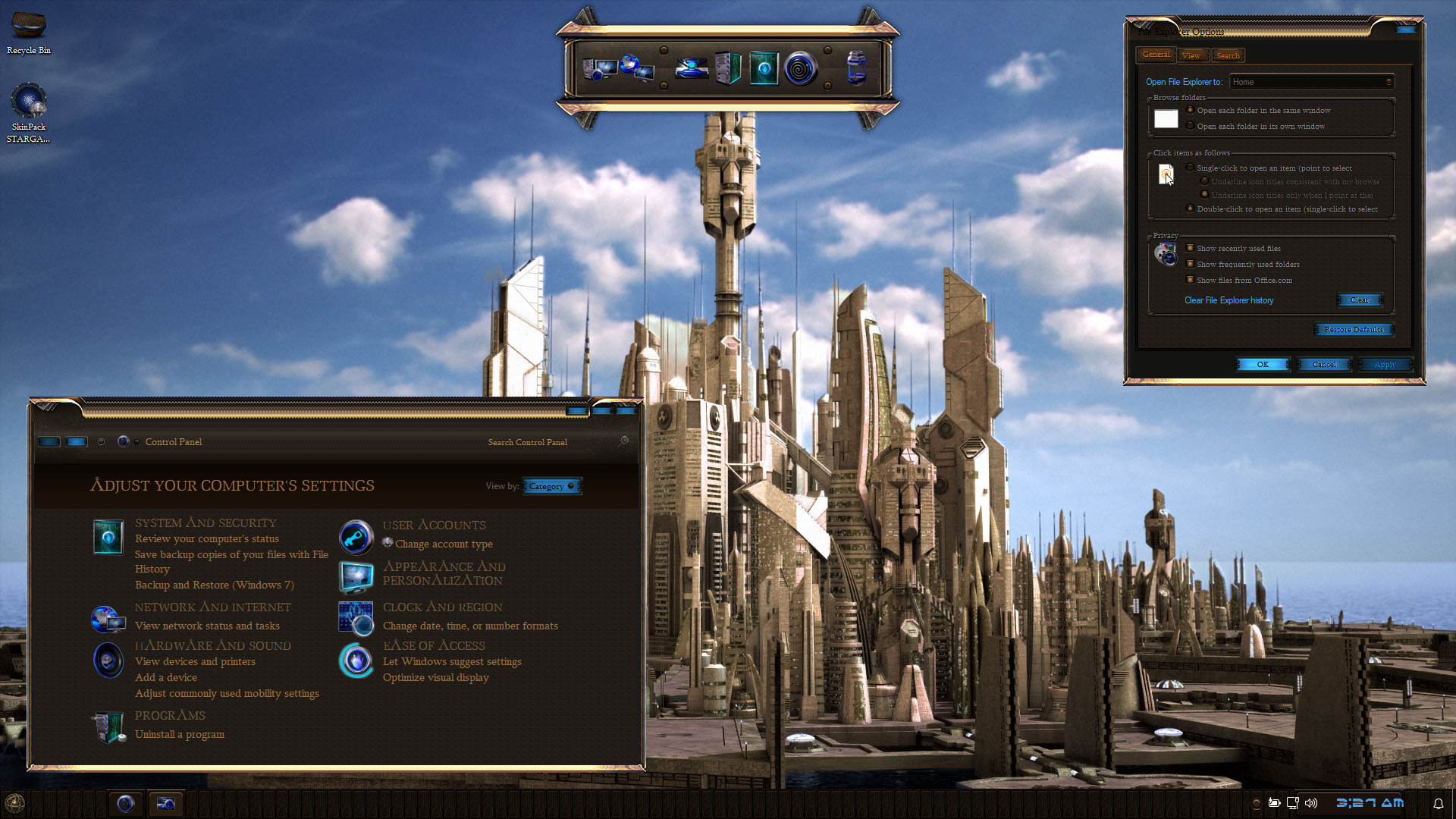The image size is (1456, 819).
Task: Select Open each folder in its own window
Action: pyautogui.click(x=1191, y=126)
